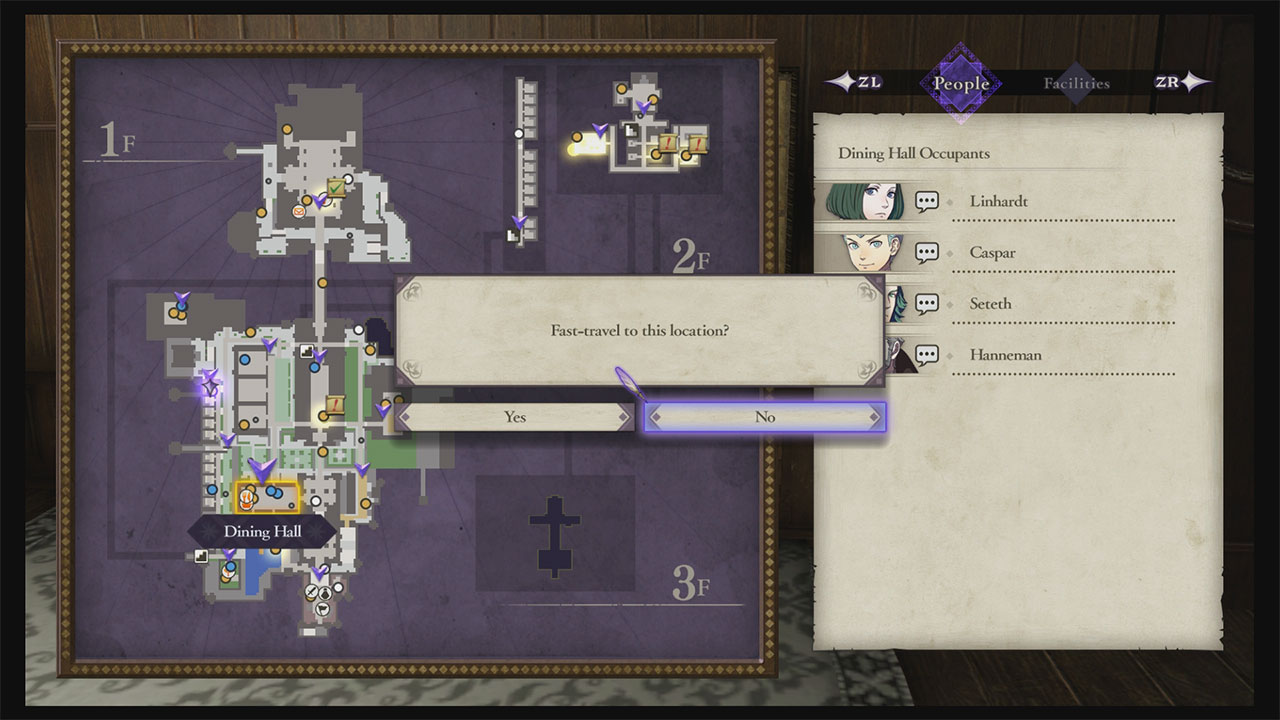Screen dimensions: 1280x720
Task: Select Linhardt in the occupants list
Action: pos(998,201)
